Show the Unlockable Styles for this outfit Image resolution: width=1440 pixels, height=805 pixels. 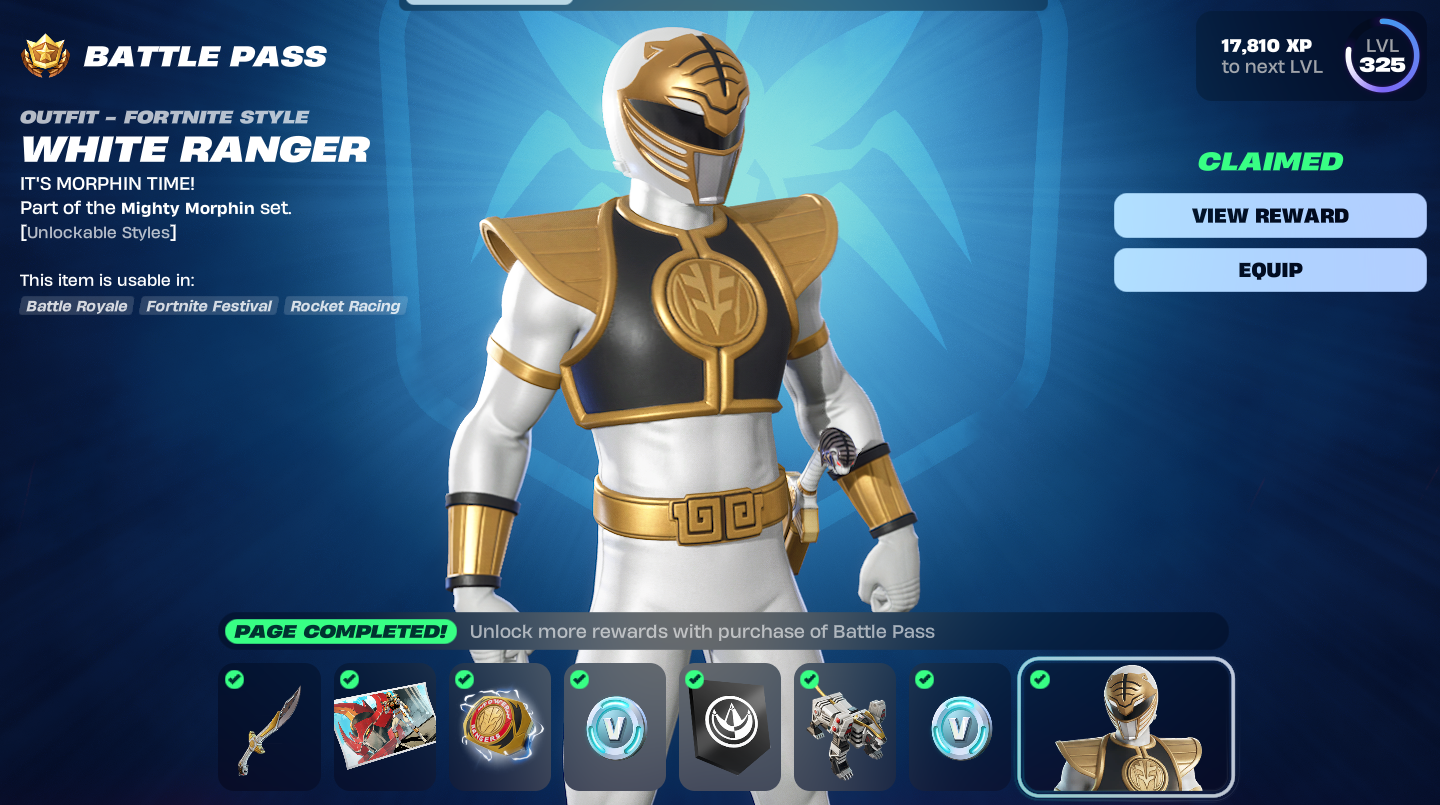(x=100, y=233)
